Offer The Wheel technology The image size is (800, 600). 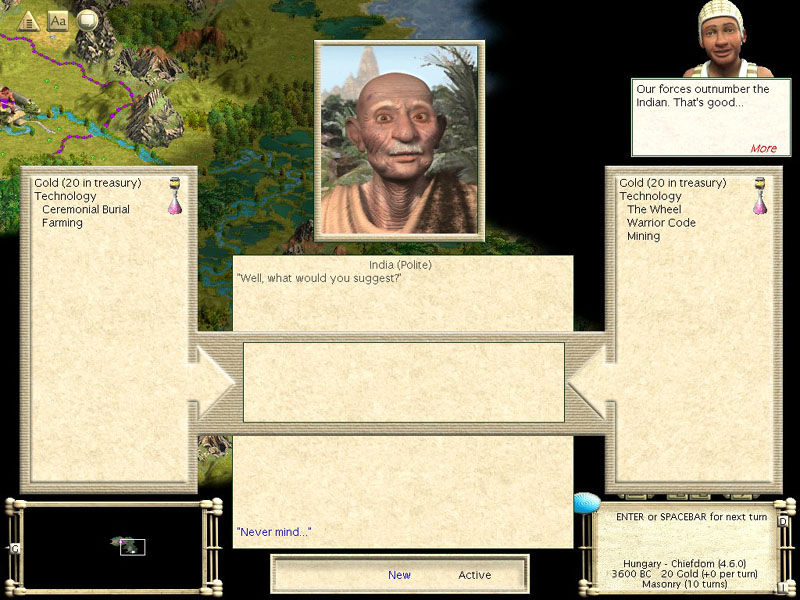(654, 210)
